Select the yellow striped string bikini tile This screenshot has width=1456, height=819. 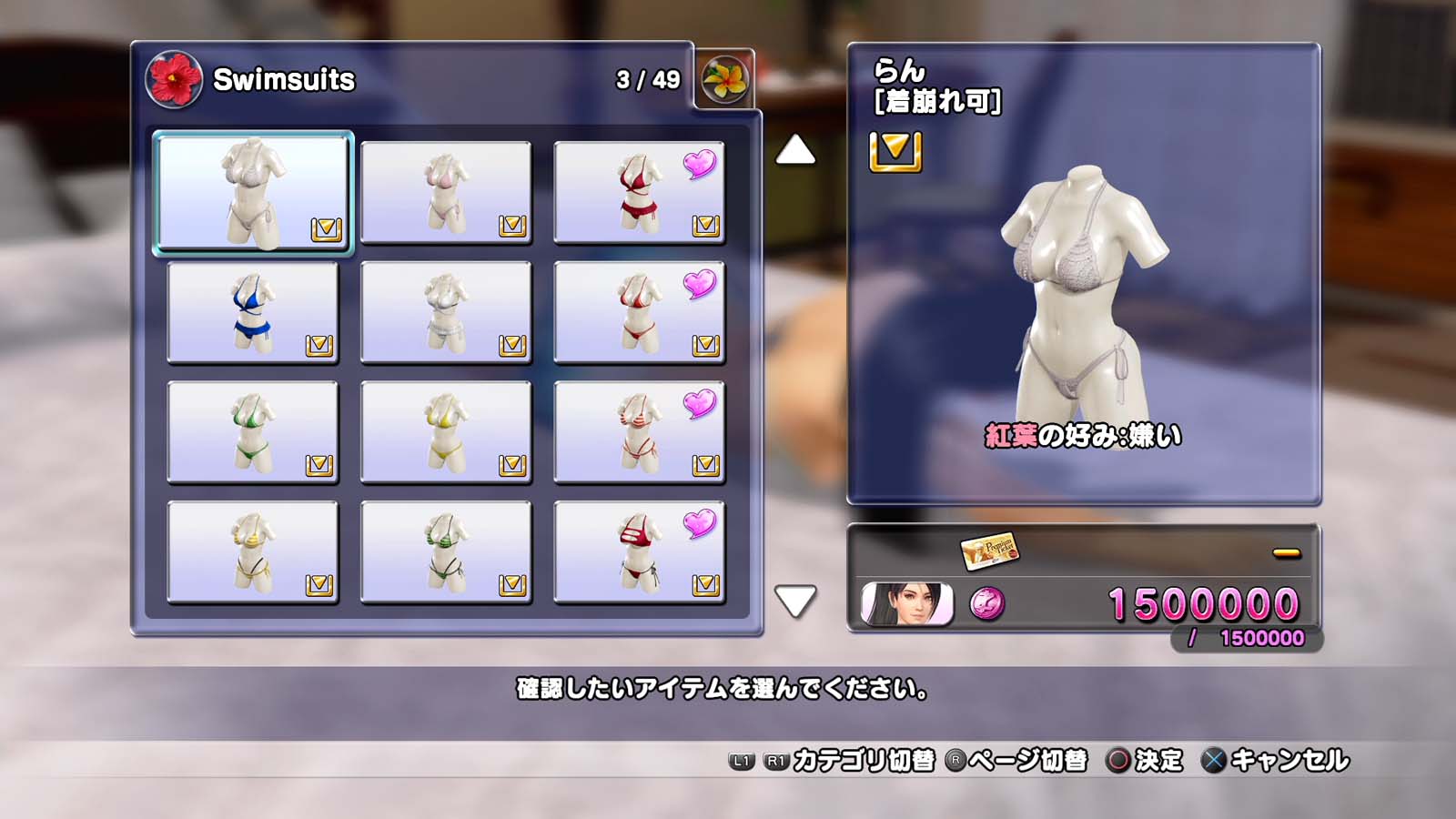[x=253, y=552]
